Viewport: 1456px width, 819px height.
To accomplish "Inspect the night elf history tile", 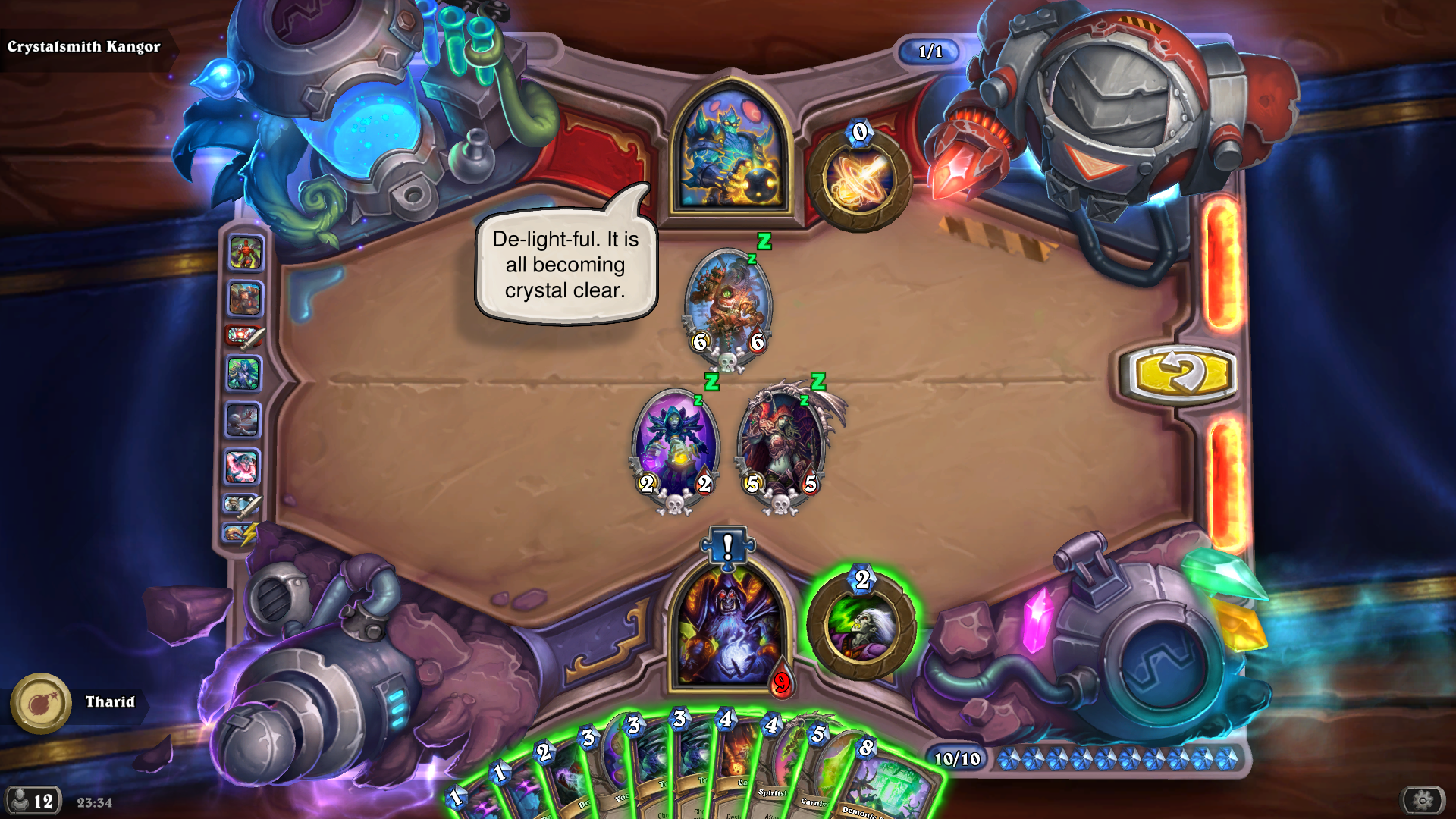I will (244, 374).
